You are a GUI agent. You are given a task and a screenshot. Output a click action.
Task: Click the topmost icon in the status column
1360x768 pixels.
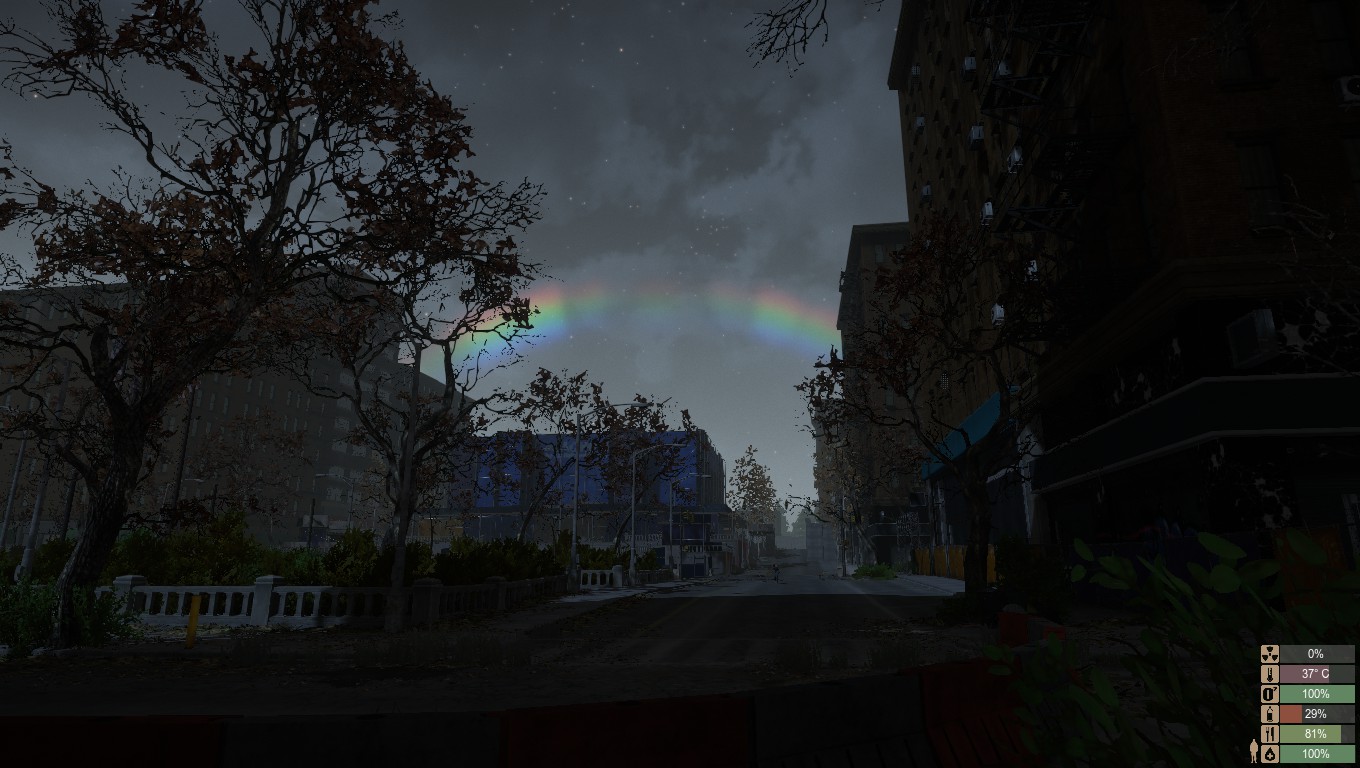pos(1270,654)
